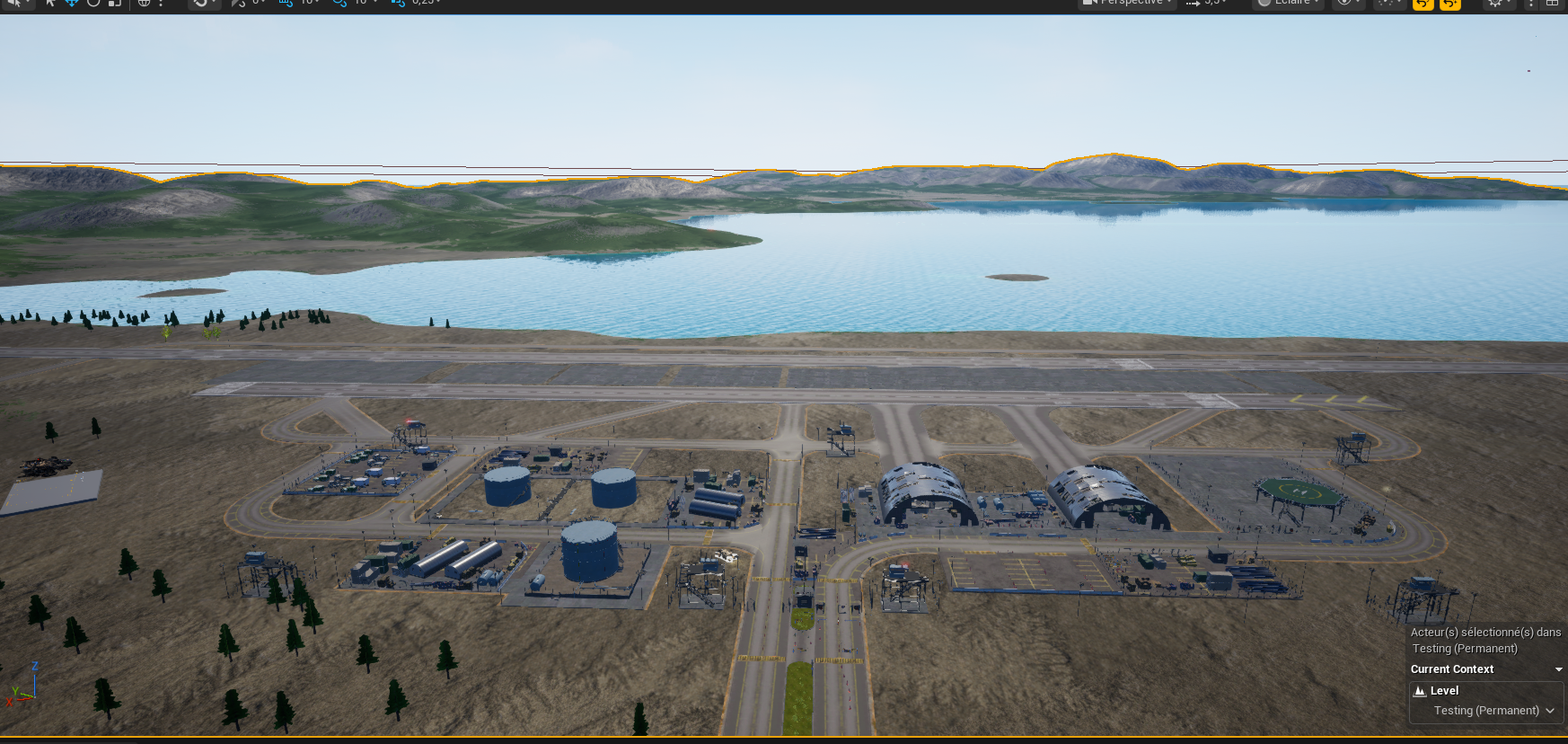This screenshot has width=1568, height=744.
Task: Open the Perspective viewport type dropdown
Action: click(x=1128, y=3)
